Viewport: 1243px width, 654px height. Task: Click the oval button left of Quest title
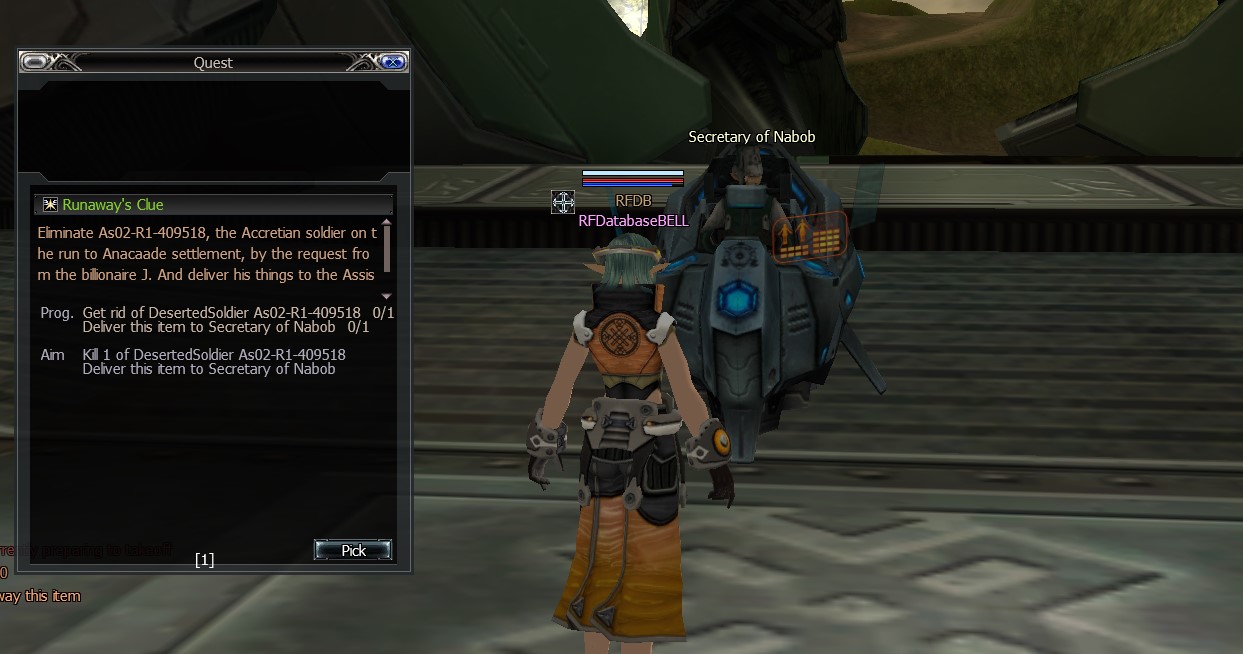[x=35, y=62]
